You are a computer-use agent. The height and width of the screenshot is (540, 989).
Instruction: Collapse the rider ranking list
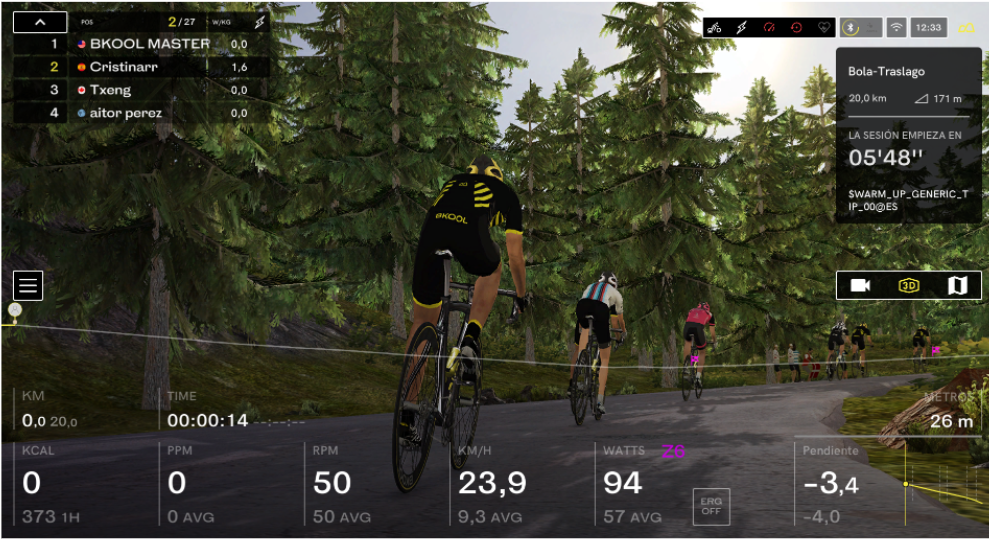[x=40, y=21]
